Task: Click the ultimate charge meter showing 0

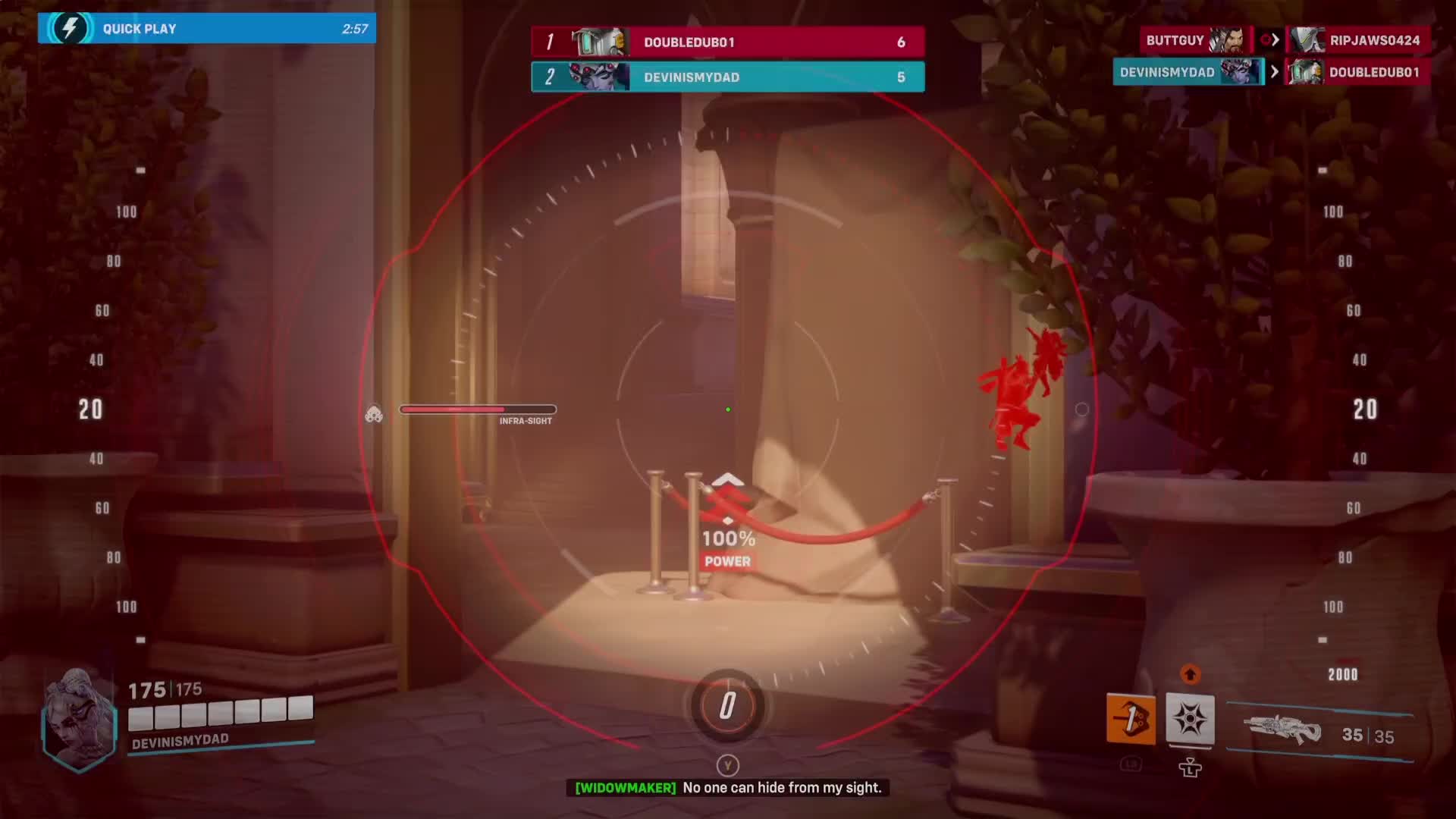Action: click(727, 706)
